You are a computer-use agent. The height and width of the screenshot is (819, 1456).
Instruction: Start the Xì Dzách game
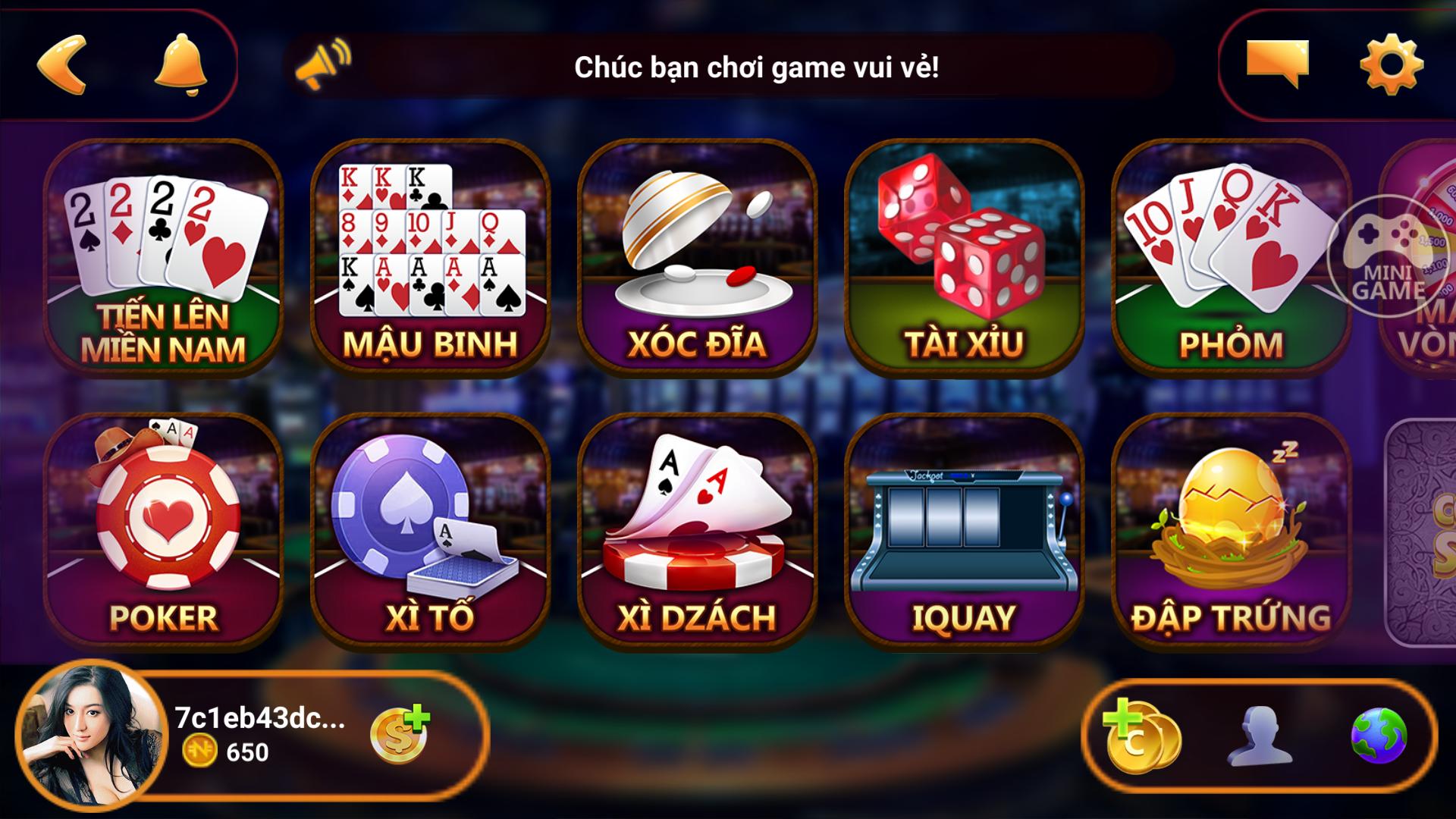pos(698,531)
